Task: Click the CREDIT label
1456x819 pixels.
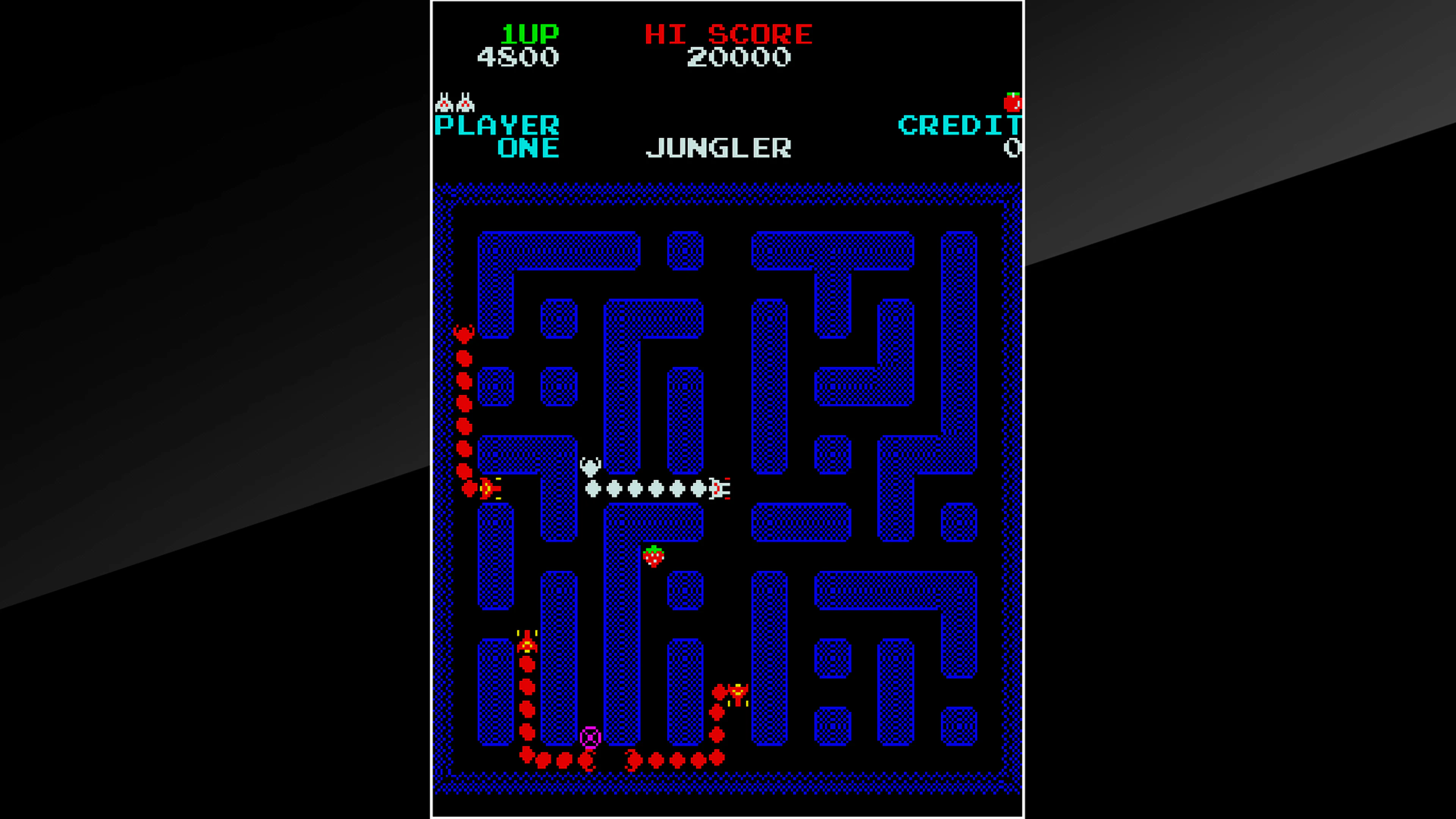Action: pos(961,126)
